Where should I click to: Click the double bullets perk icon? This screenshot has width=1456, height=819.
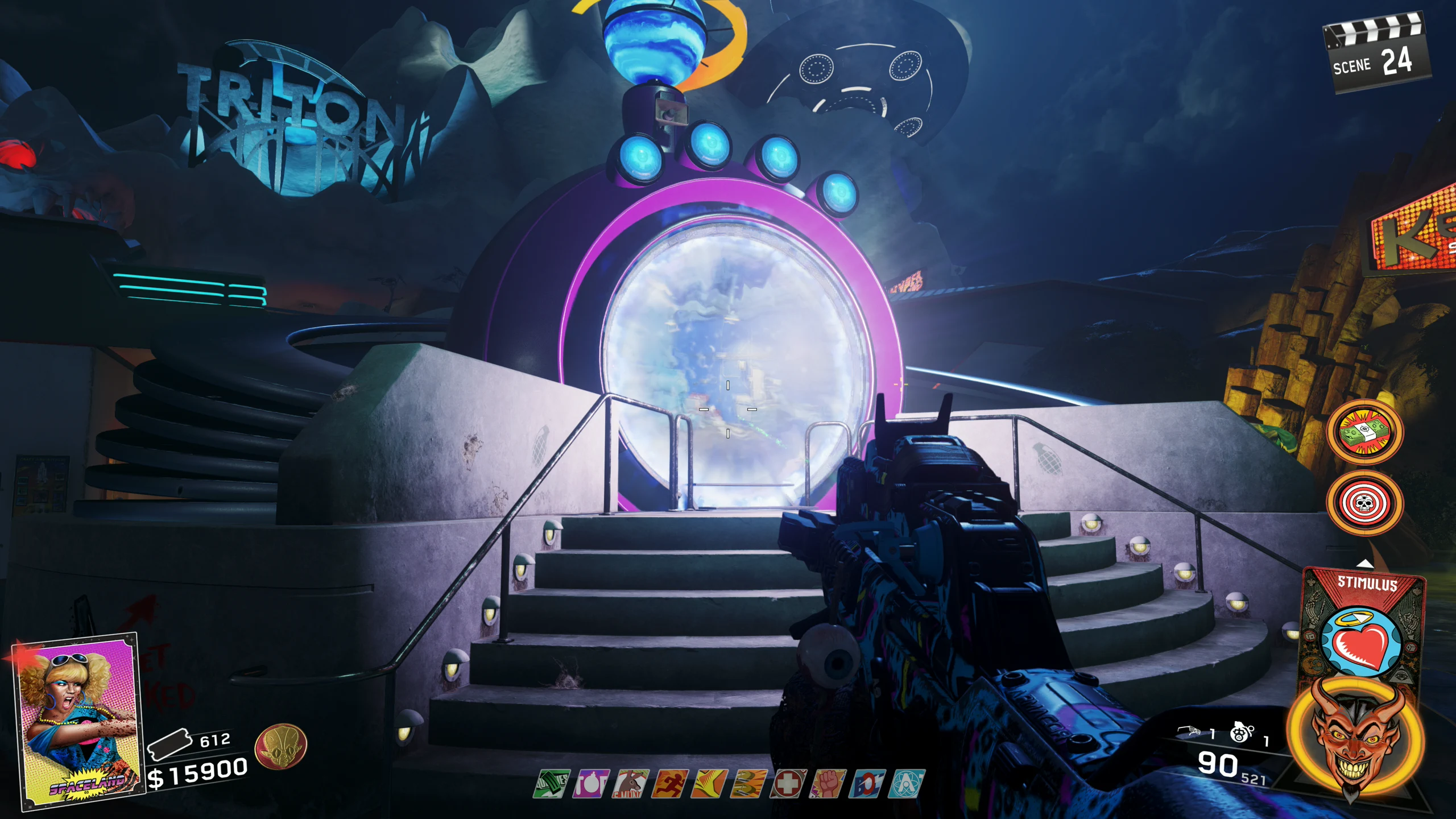[748, 784]
